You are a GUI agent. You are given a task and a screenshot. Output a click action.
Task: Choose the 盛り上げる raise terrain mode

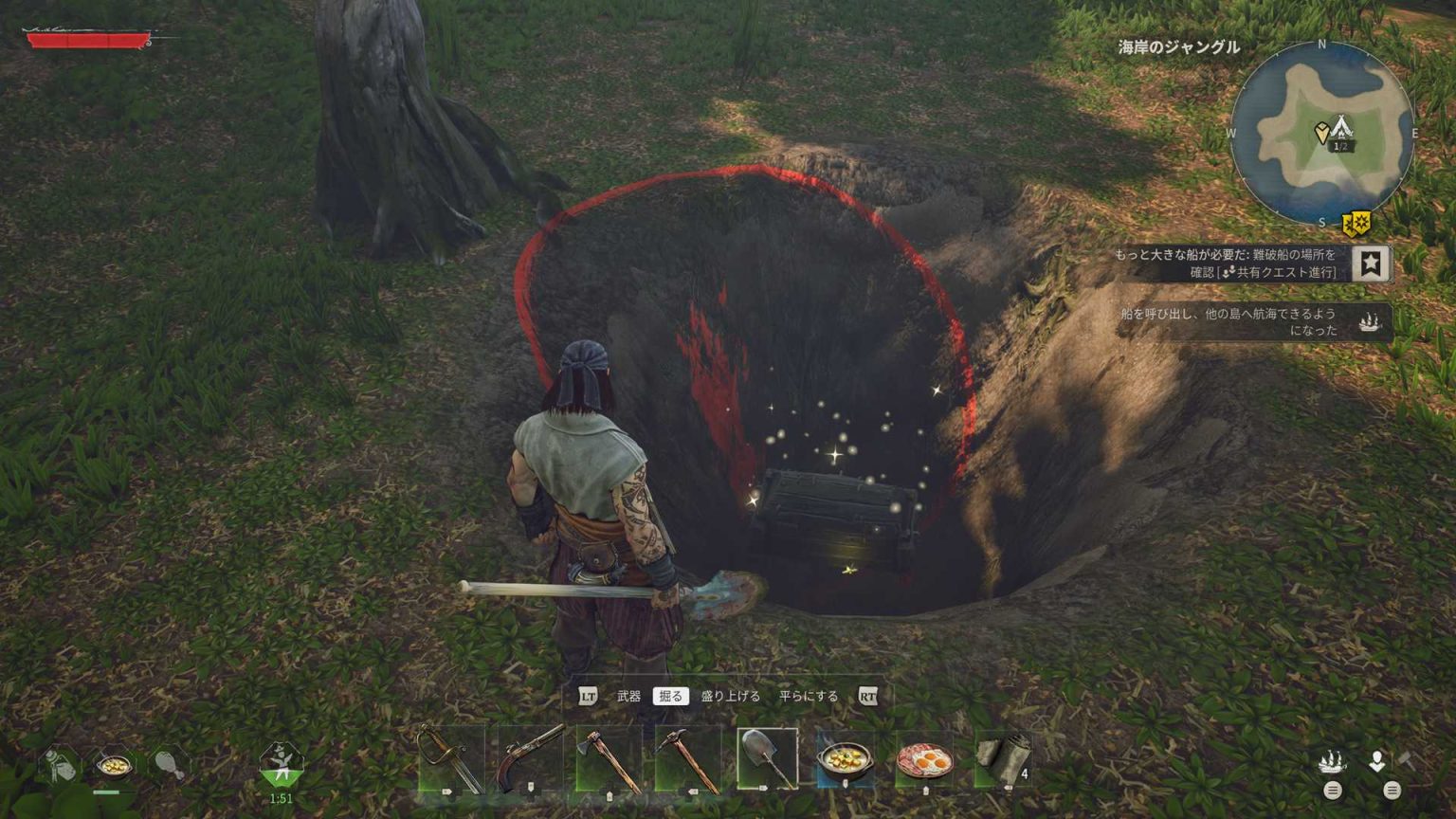730,697
